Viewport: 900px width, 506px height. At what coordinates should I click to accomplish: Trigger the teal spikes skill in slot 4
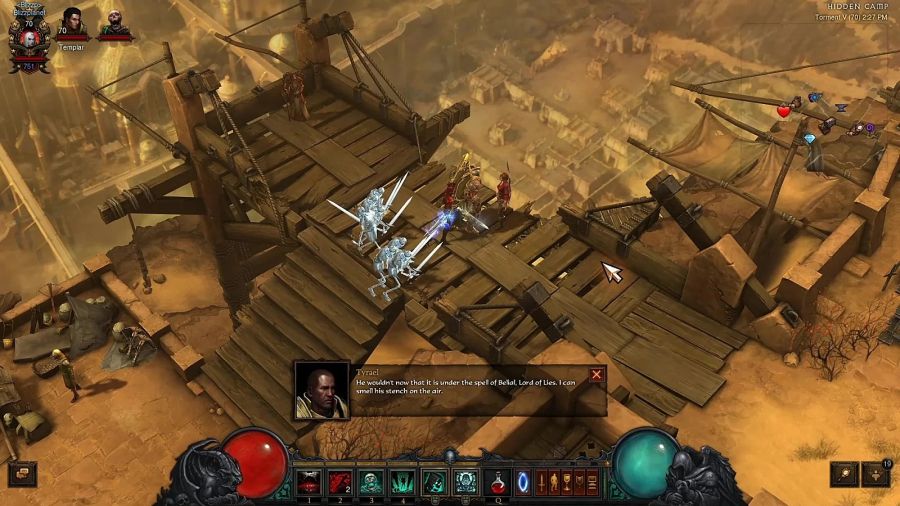coord(403,481)
